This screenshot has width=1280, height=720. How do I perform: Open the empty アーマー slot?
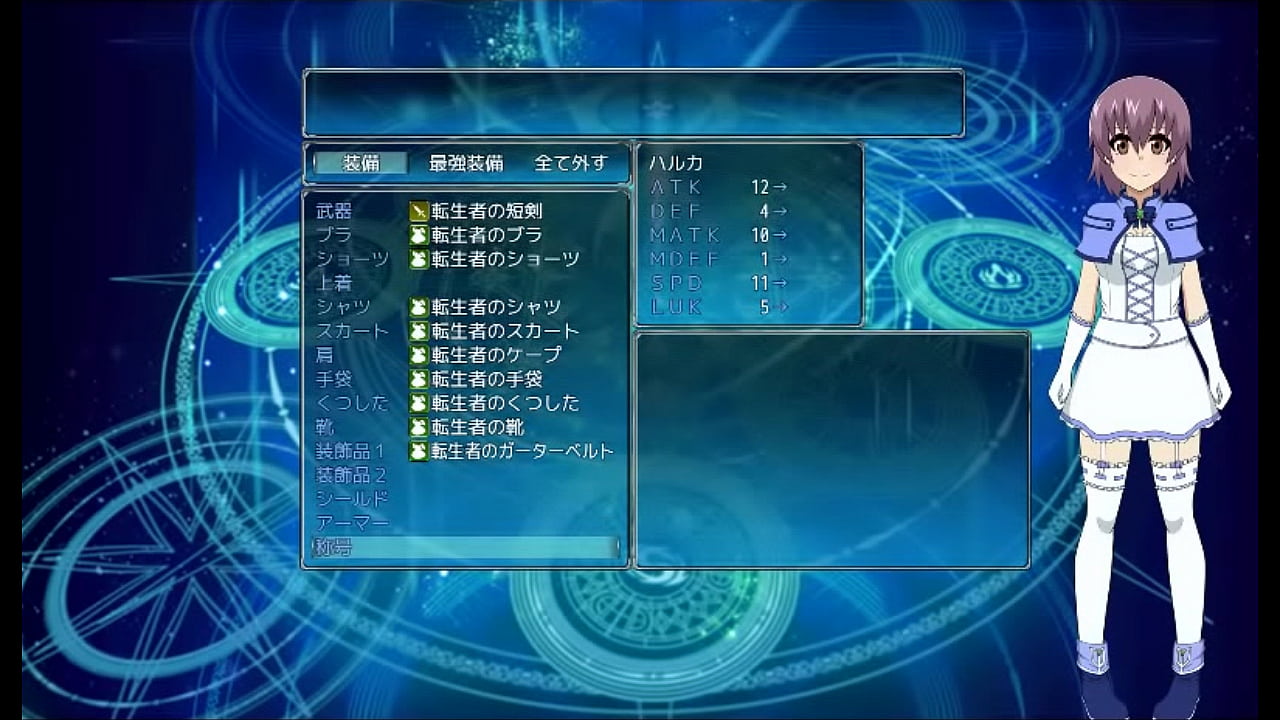point(465,523)
